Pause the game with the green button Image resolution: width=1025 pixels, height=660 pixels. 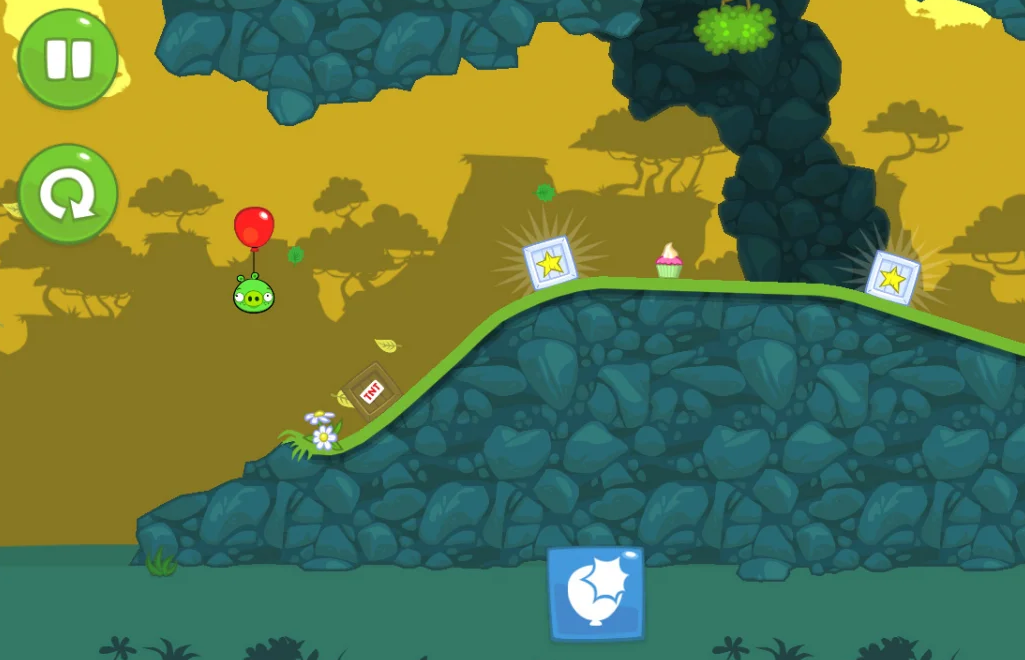pyautogui.click(x=68, y=59)
